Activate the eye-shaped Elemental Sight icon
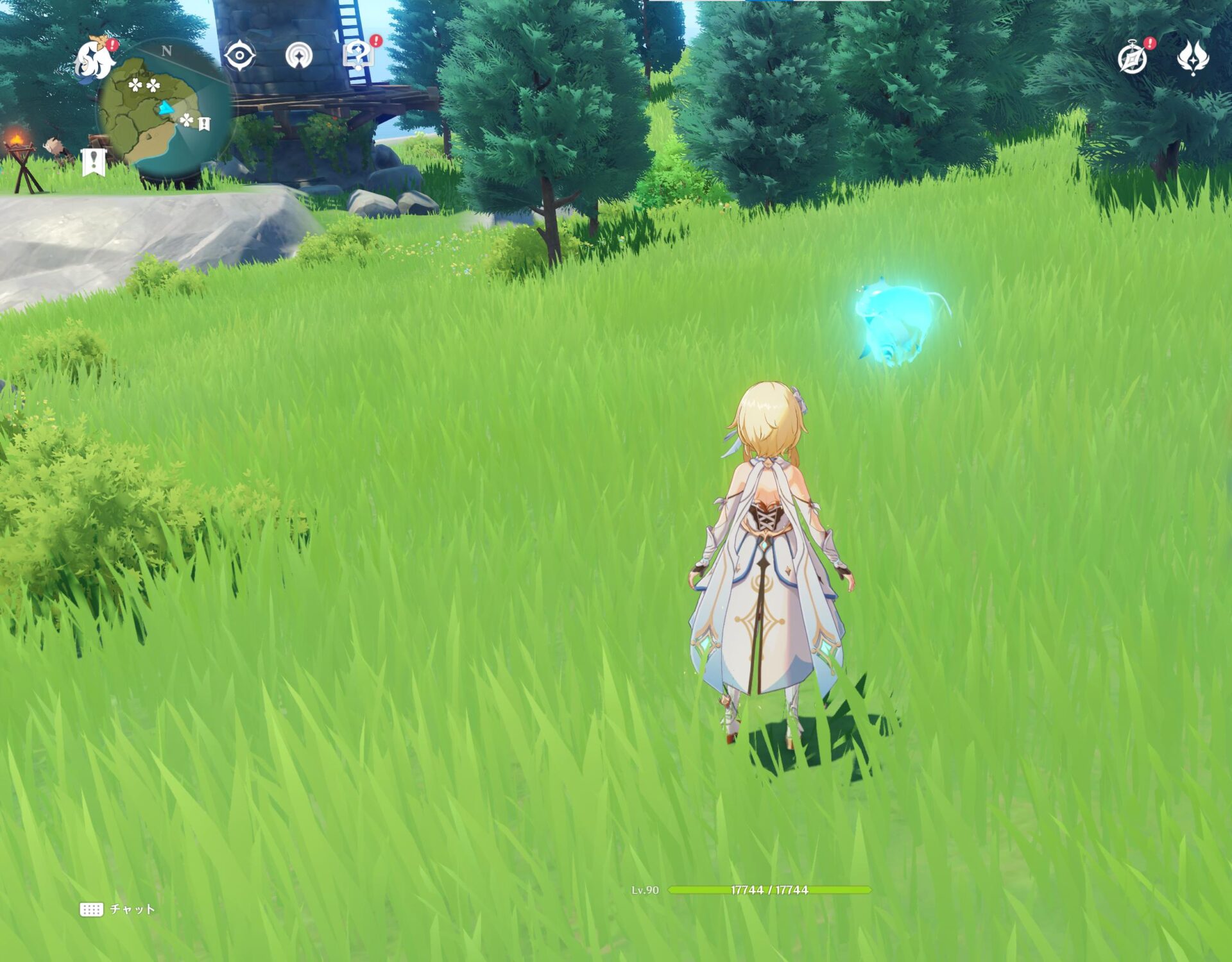The image size is (1232, 962). [x=240, y=56]
